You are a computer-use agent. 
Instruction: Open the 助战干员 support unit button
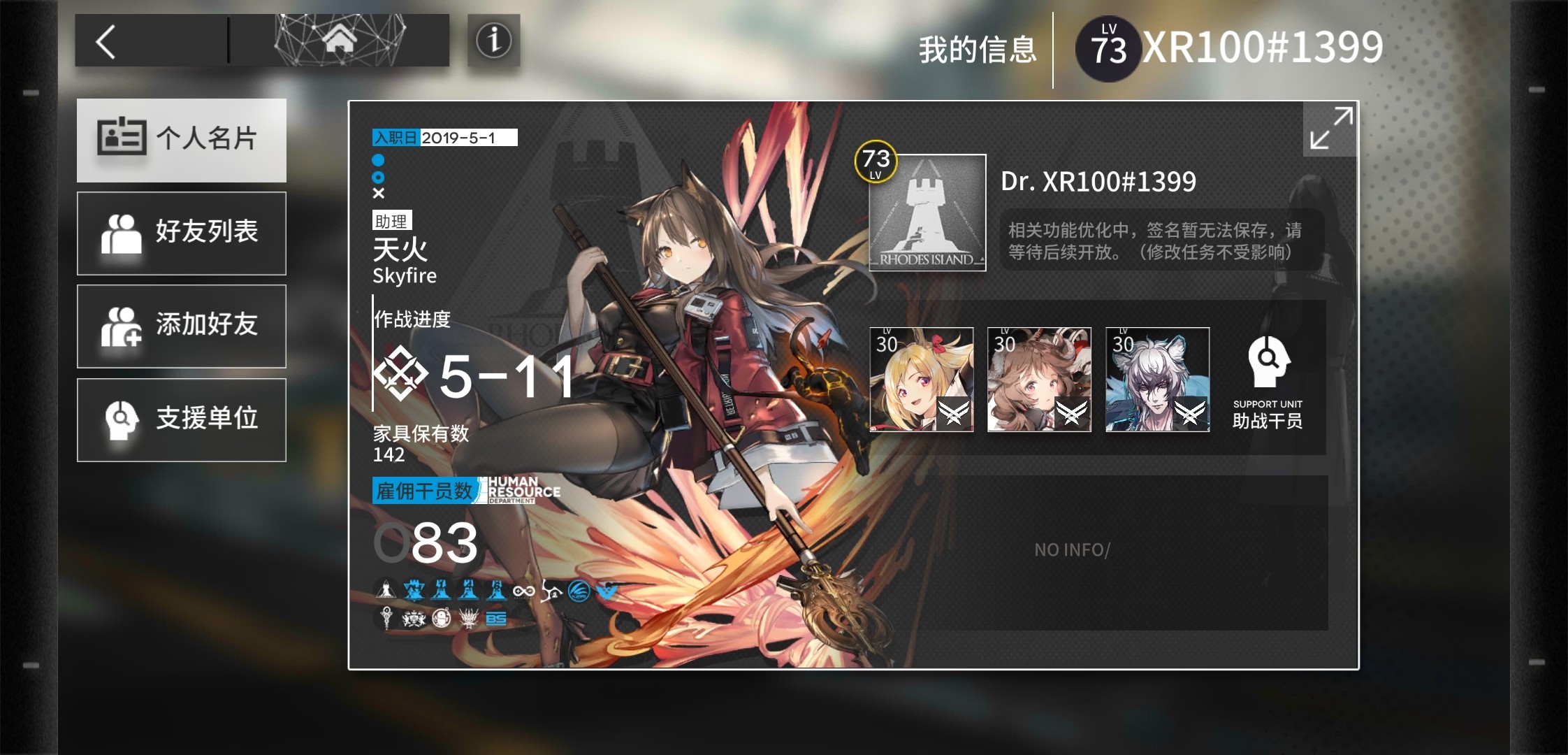(x=1268, y=381)
